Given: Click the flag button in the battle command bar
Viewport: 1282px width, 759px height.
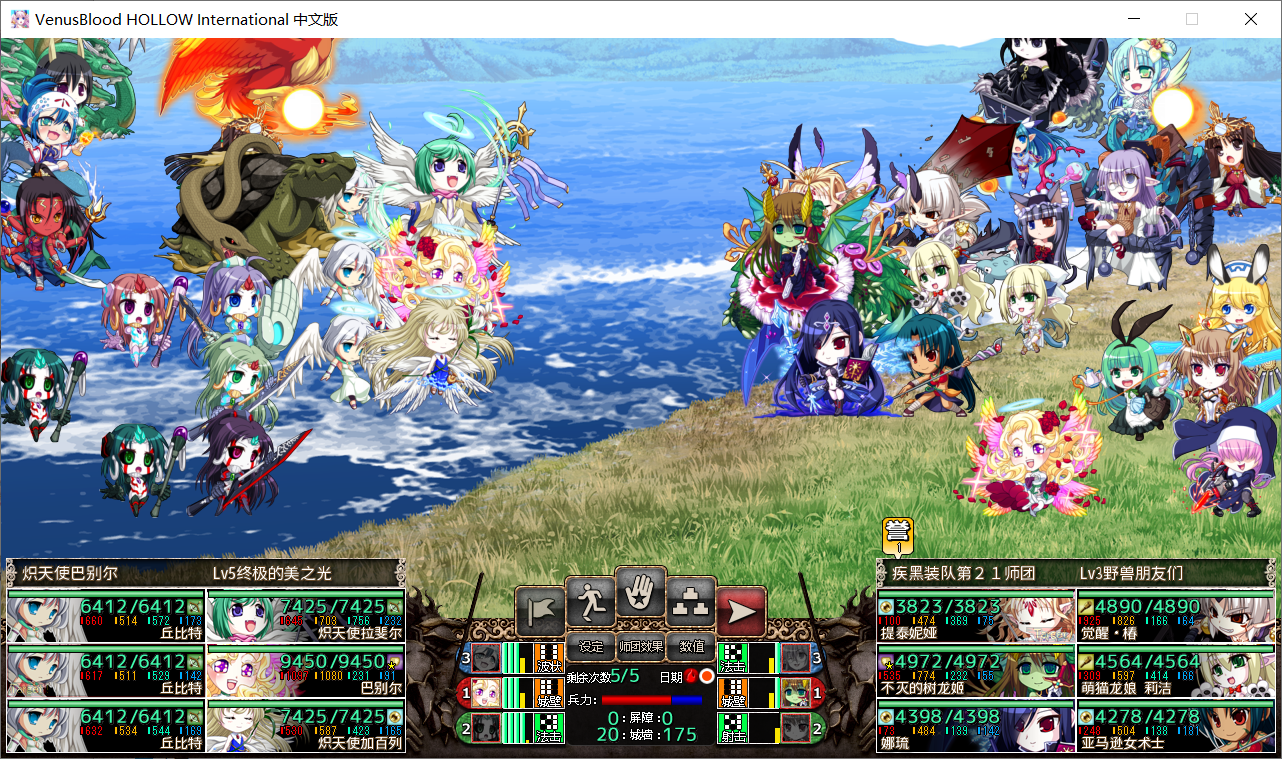Looking at the screenshot, I should click(x=538, y=611).
